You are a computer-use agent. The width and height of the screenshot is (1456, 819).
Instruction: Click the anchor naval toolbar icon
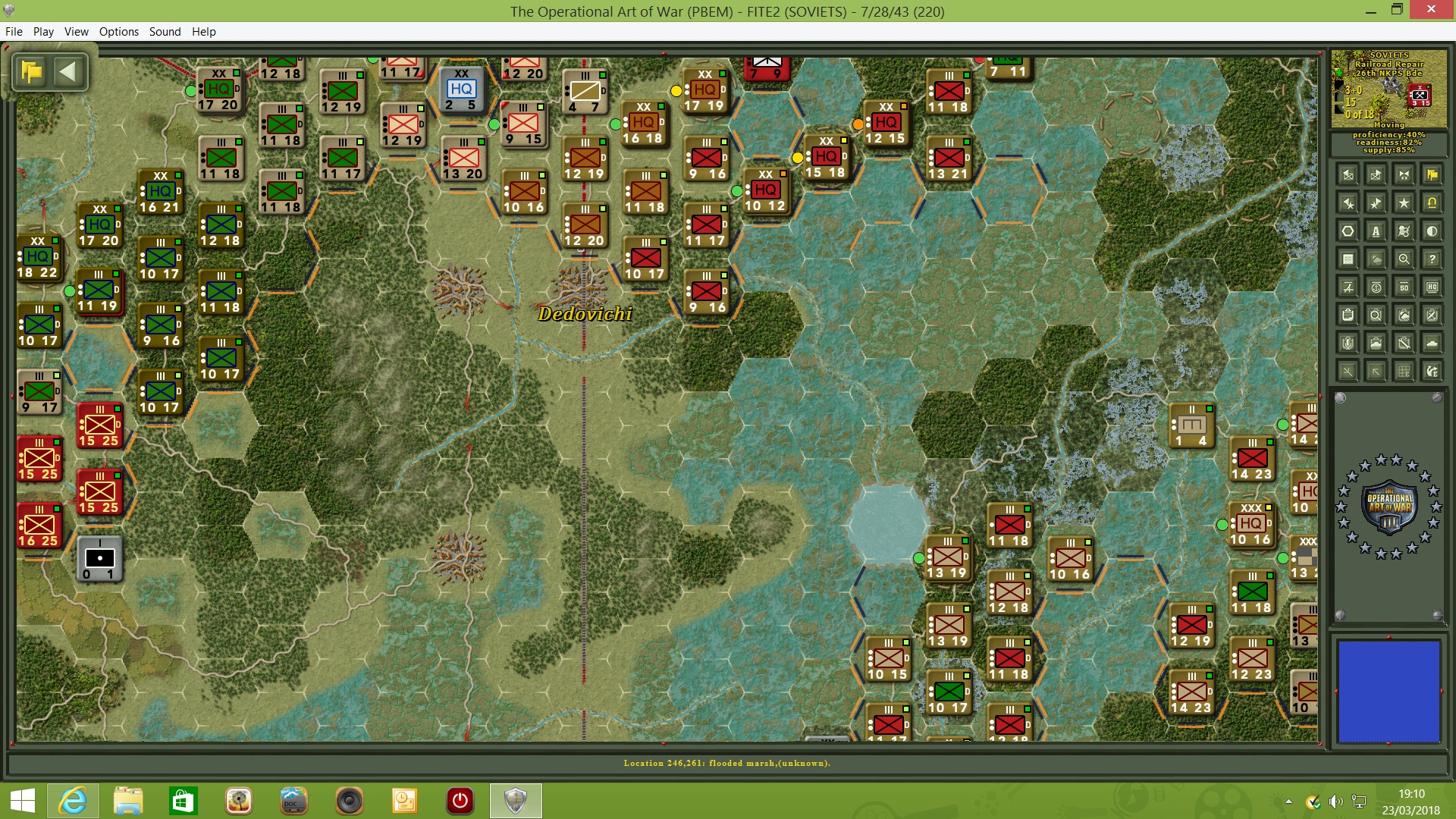(x=1375, y=287)
